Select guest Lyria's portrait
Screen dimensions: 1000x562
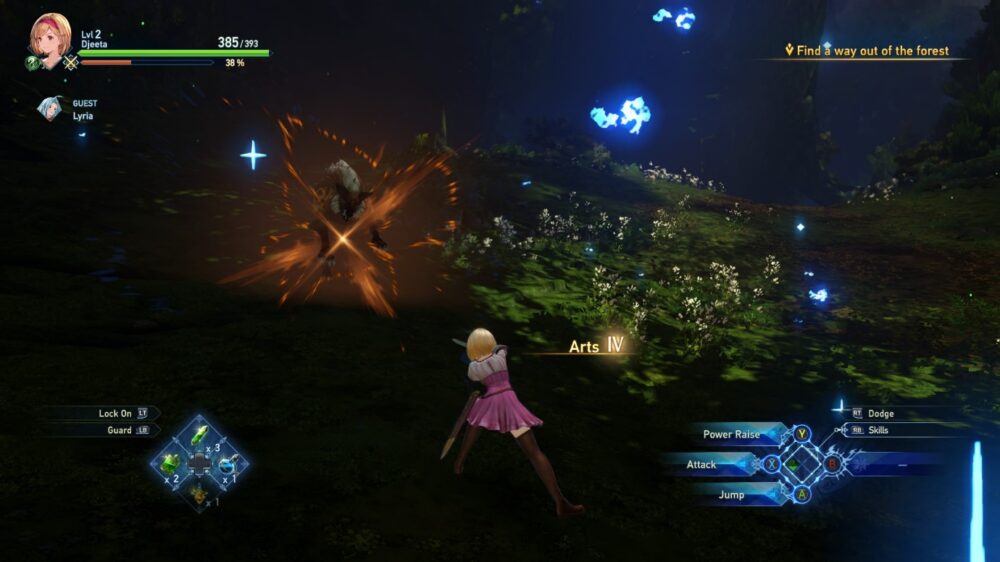point(50,108)
